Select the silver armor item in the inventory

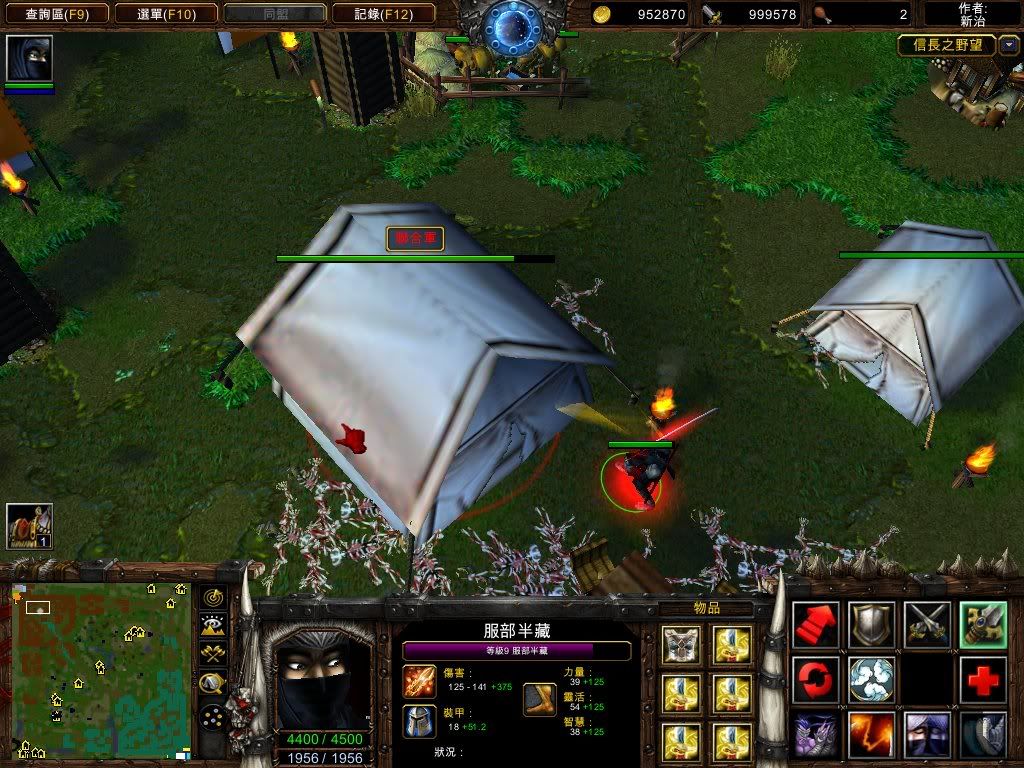coord(683,646)
